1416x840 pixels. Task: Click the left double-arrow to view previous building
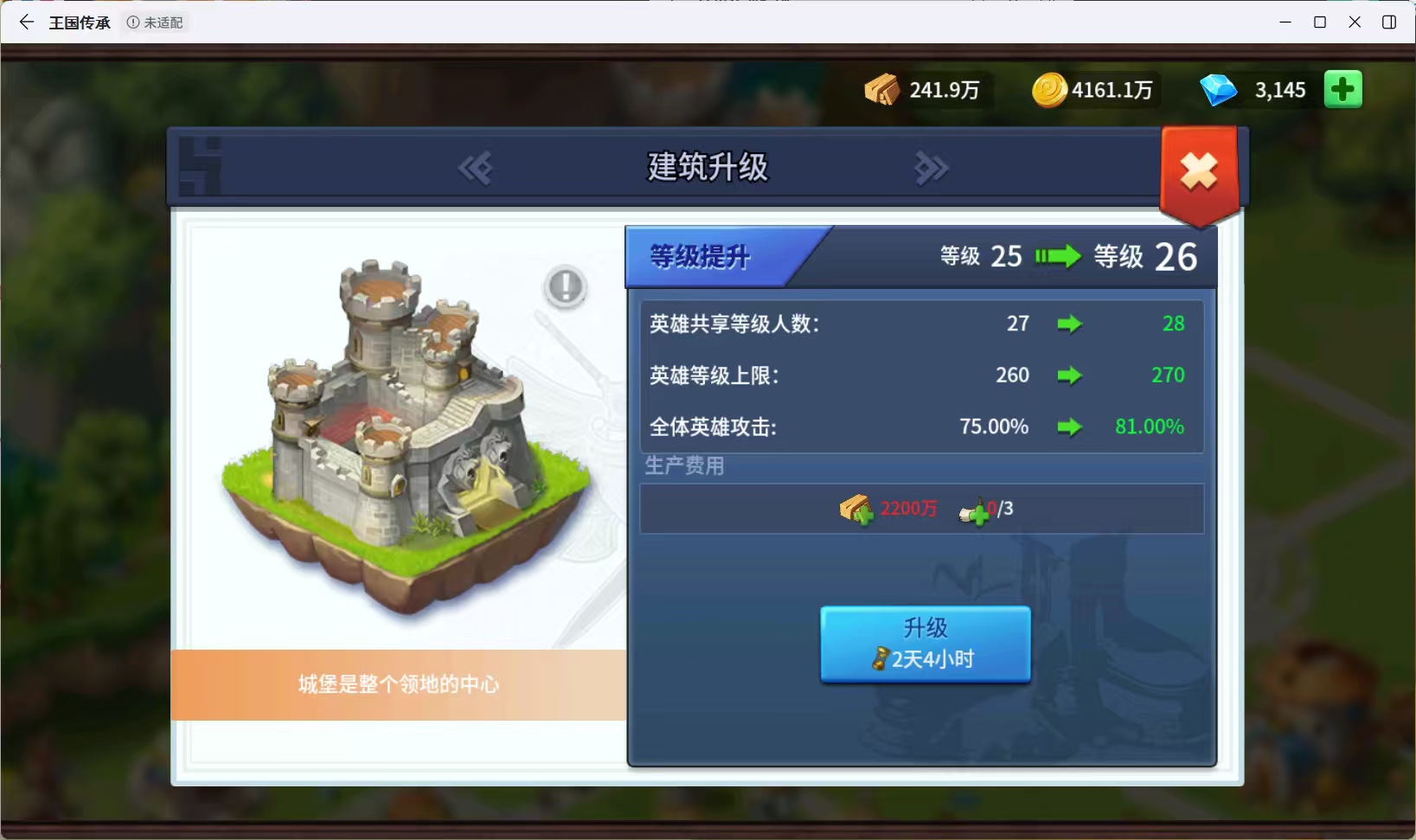pos(474,169)
